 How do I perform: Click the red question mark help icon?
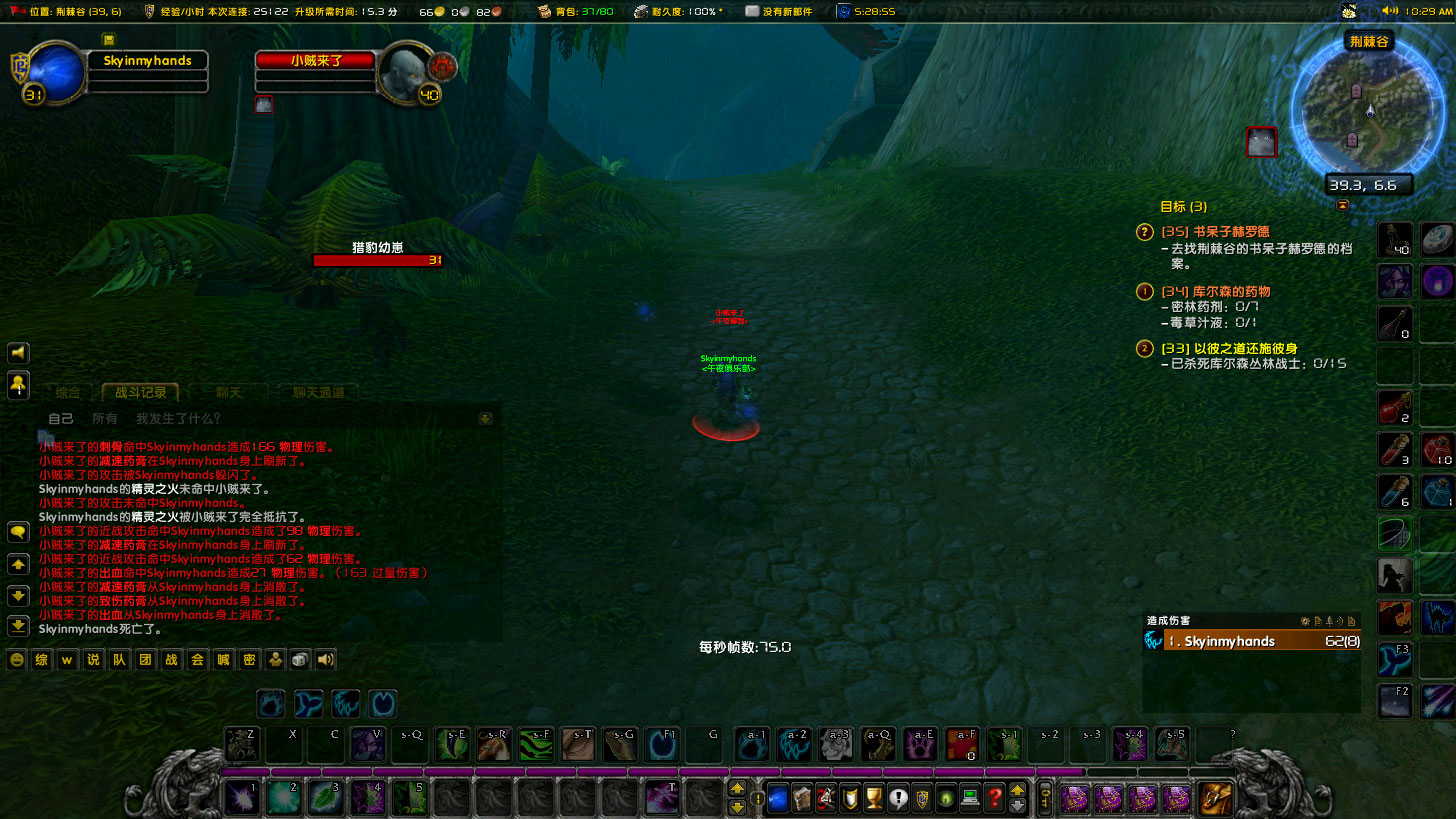[994, 798]
